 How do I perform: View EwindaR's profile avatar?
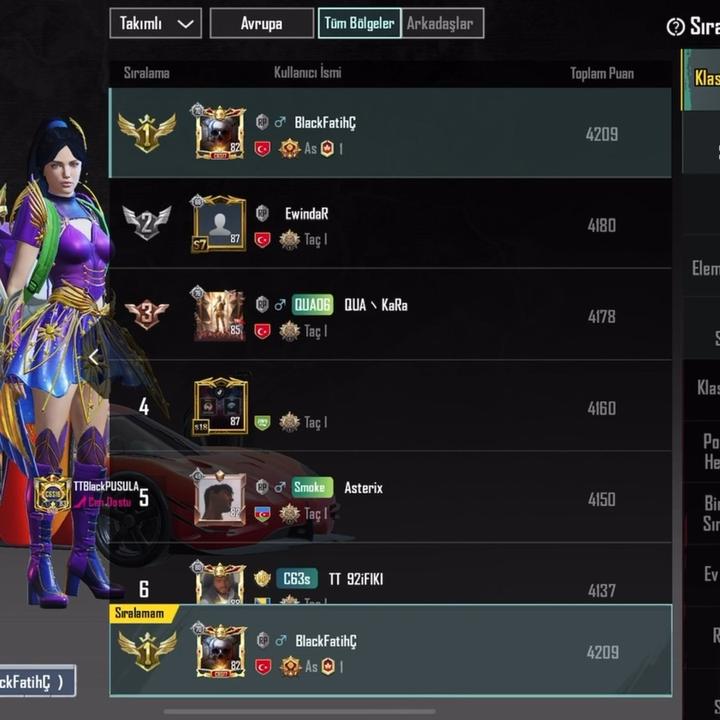pos(220,223)
